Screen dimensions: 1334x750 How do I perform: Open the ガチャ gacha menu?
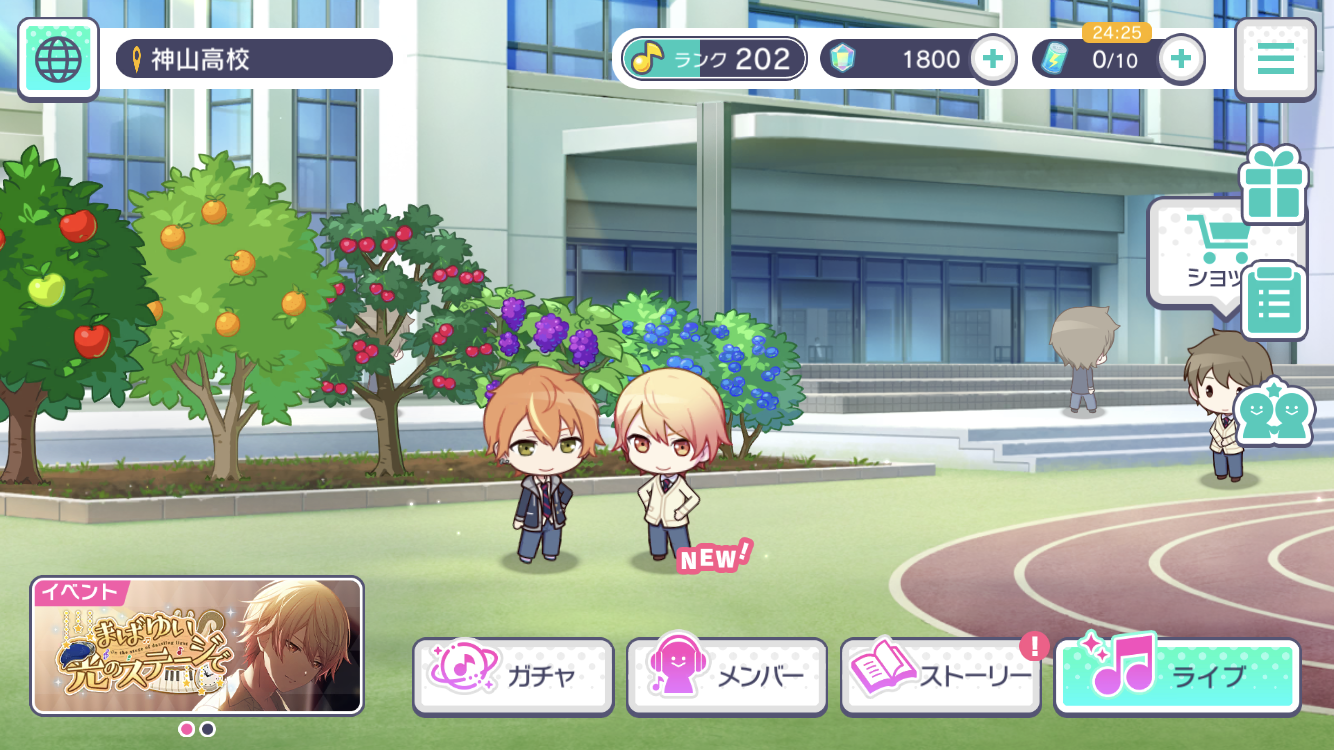pyautogui.click(x=514, y=676)
